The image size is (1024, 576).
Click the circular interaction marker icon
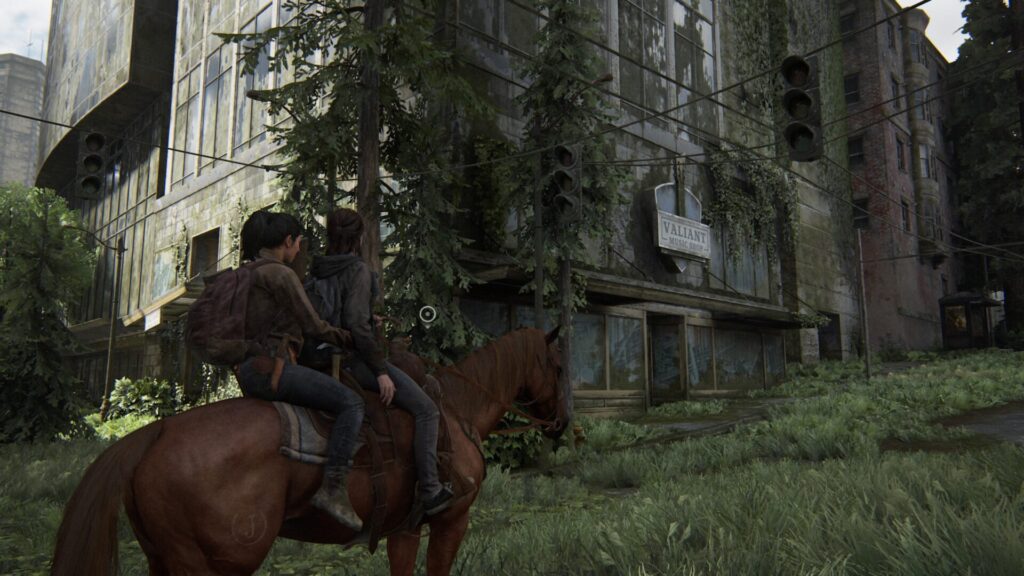click(x=428, y=315)
